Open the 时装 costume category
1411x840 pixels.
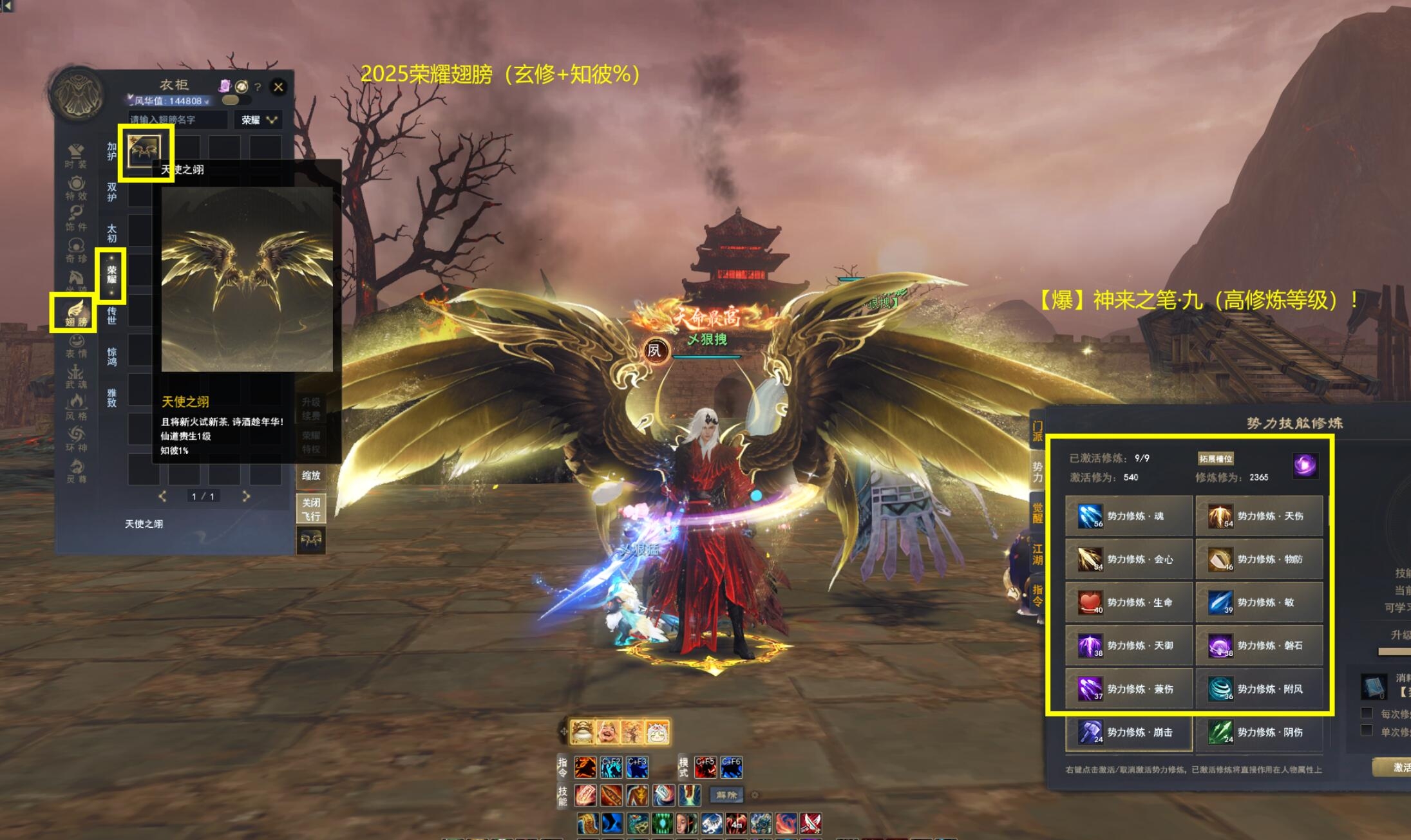coord(75,155)
